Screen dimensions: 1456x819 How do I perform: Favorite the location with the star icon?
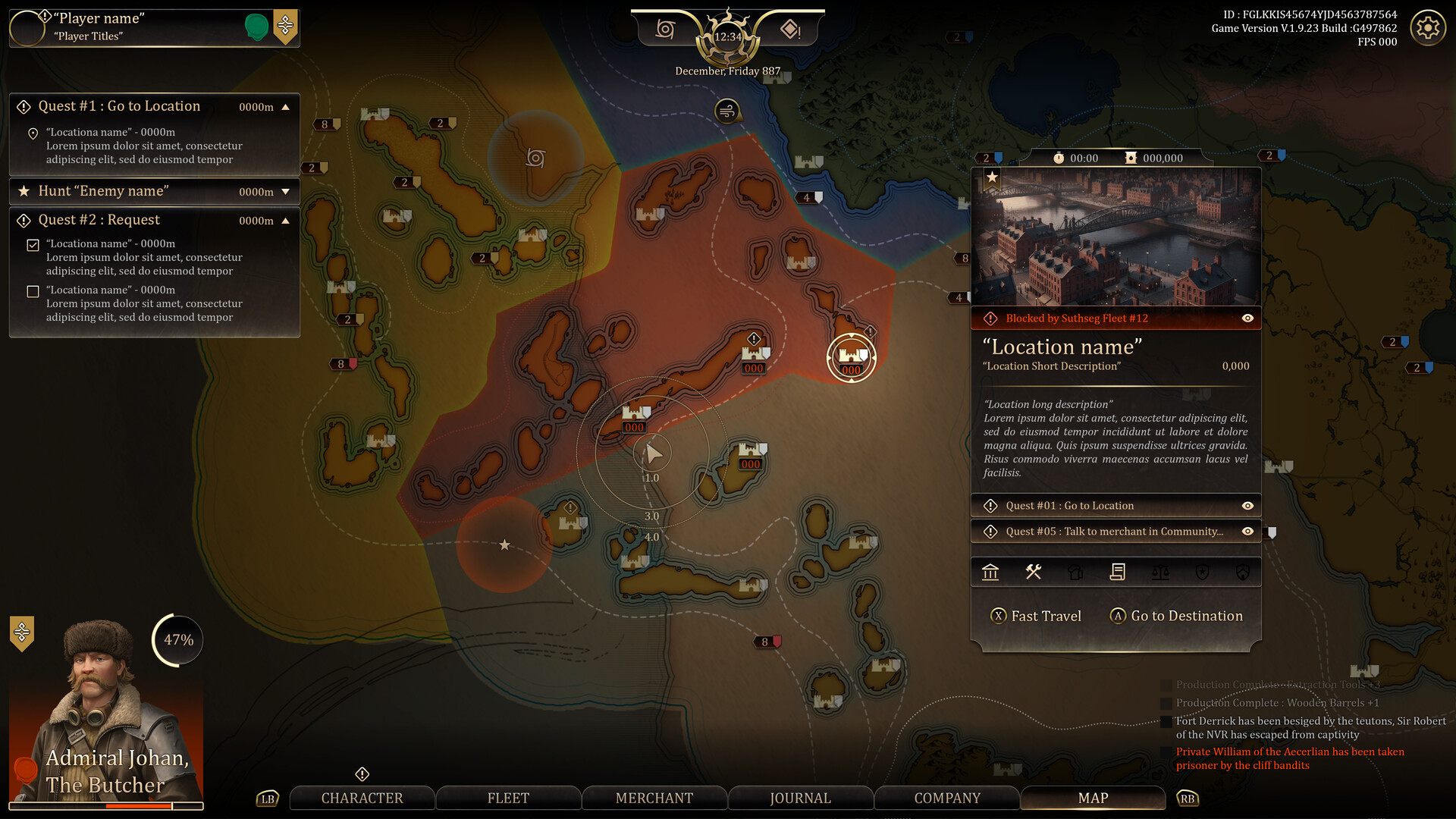click(992, 177)
